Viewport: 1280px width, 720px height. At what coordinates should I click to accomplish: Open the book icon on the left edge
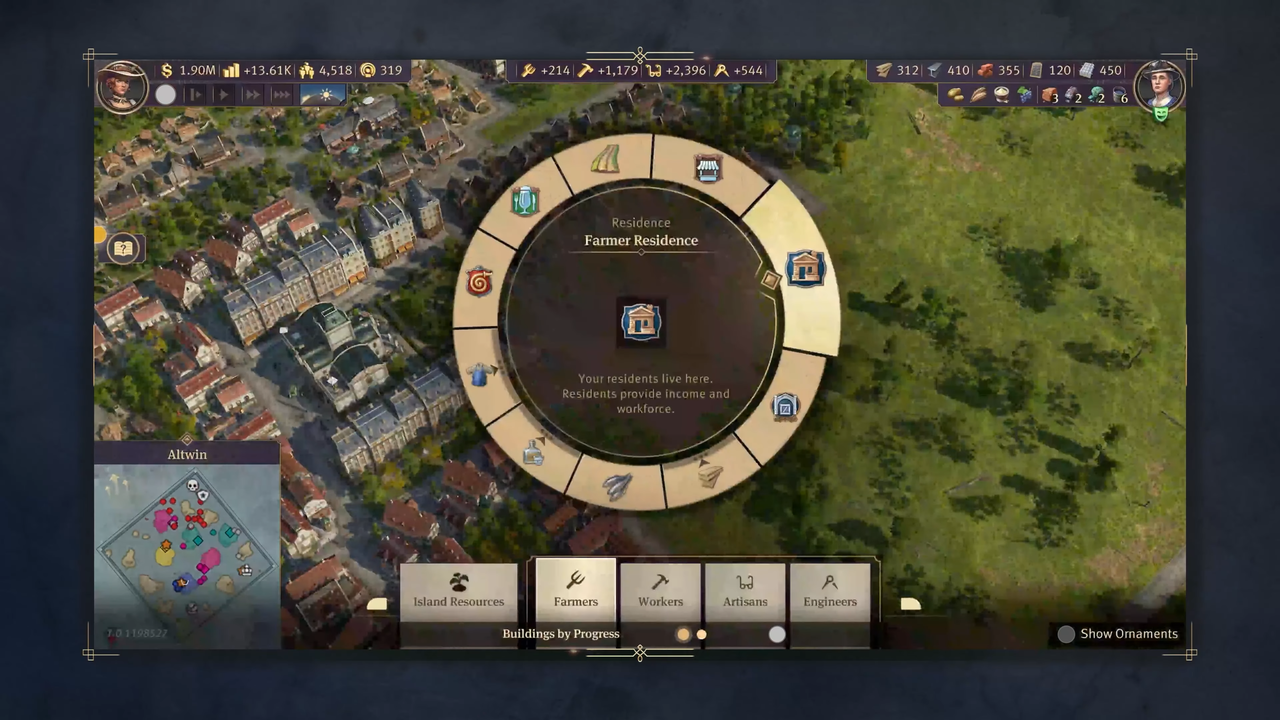123,249
